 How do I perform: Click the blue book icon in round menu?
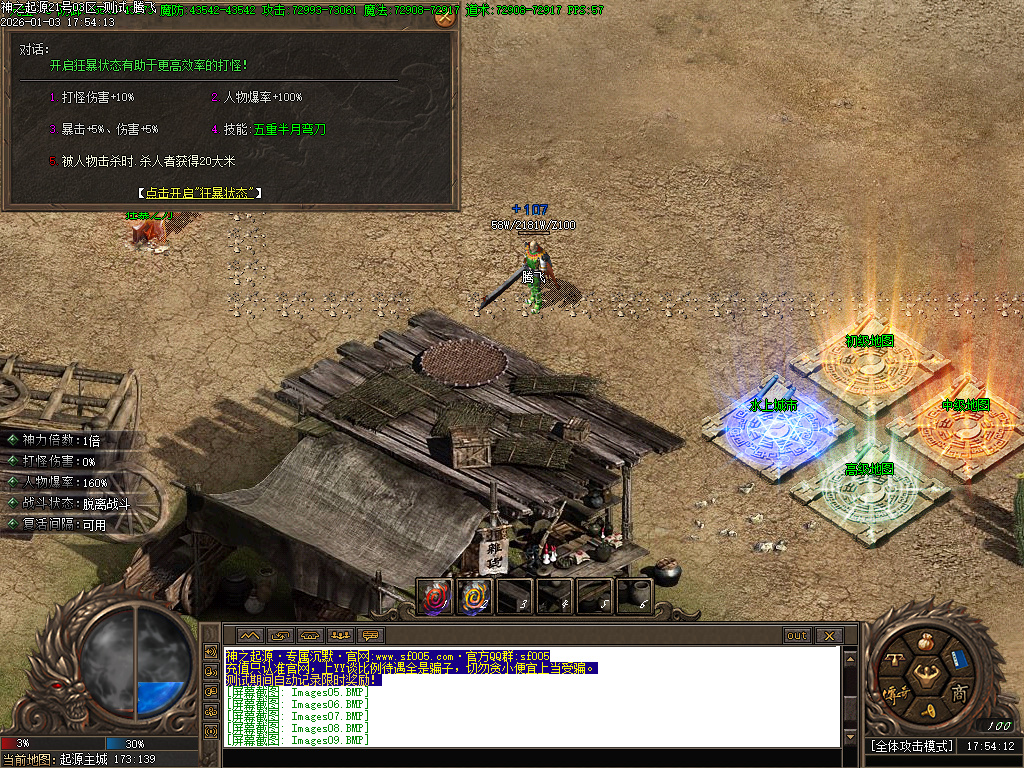(959, 659)
